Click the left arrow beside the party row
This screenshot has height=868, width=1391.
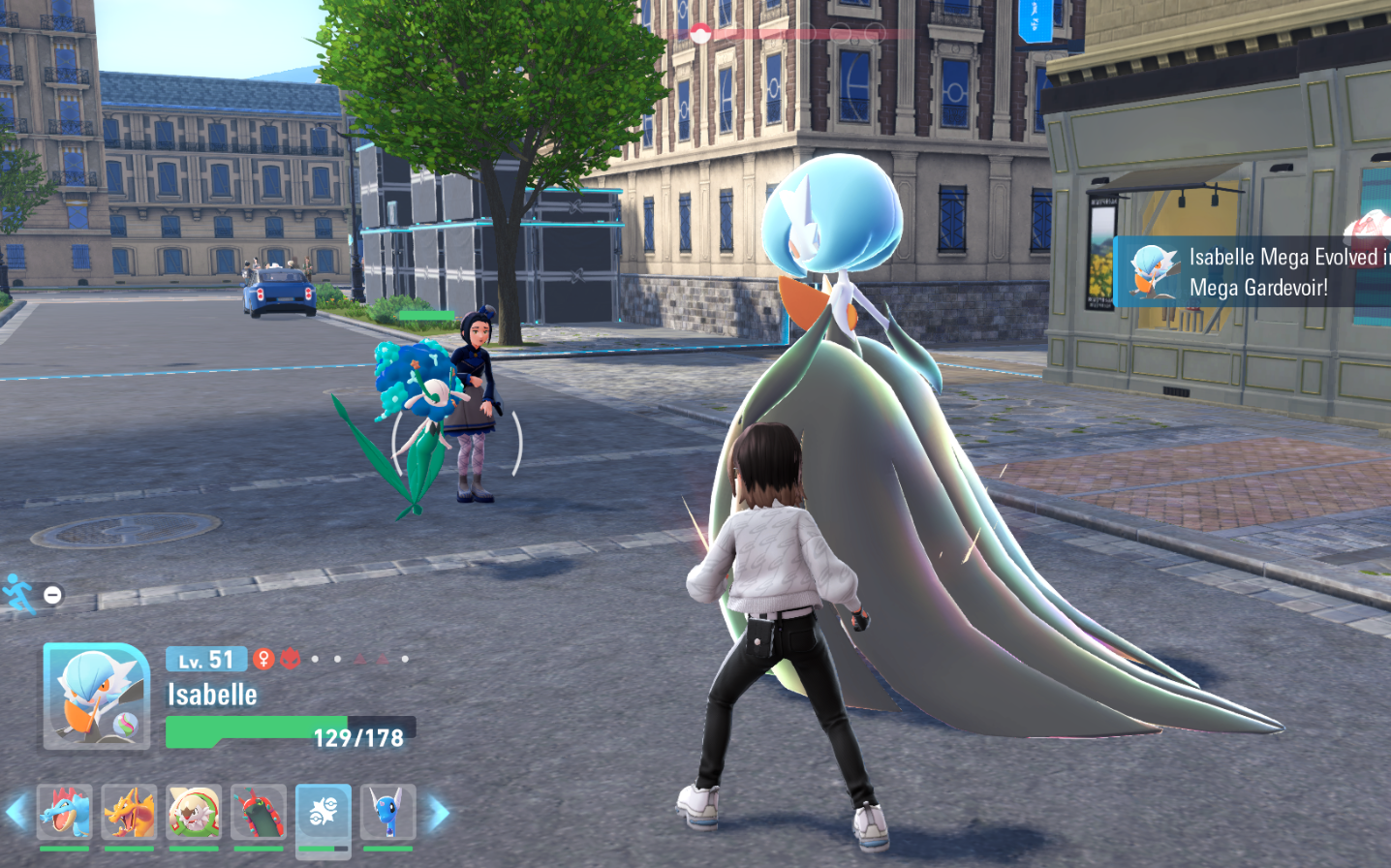[16, 812]
